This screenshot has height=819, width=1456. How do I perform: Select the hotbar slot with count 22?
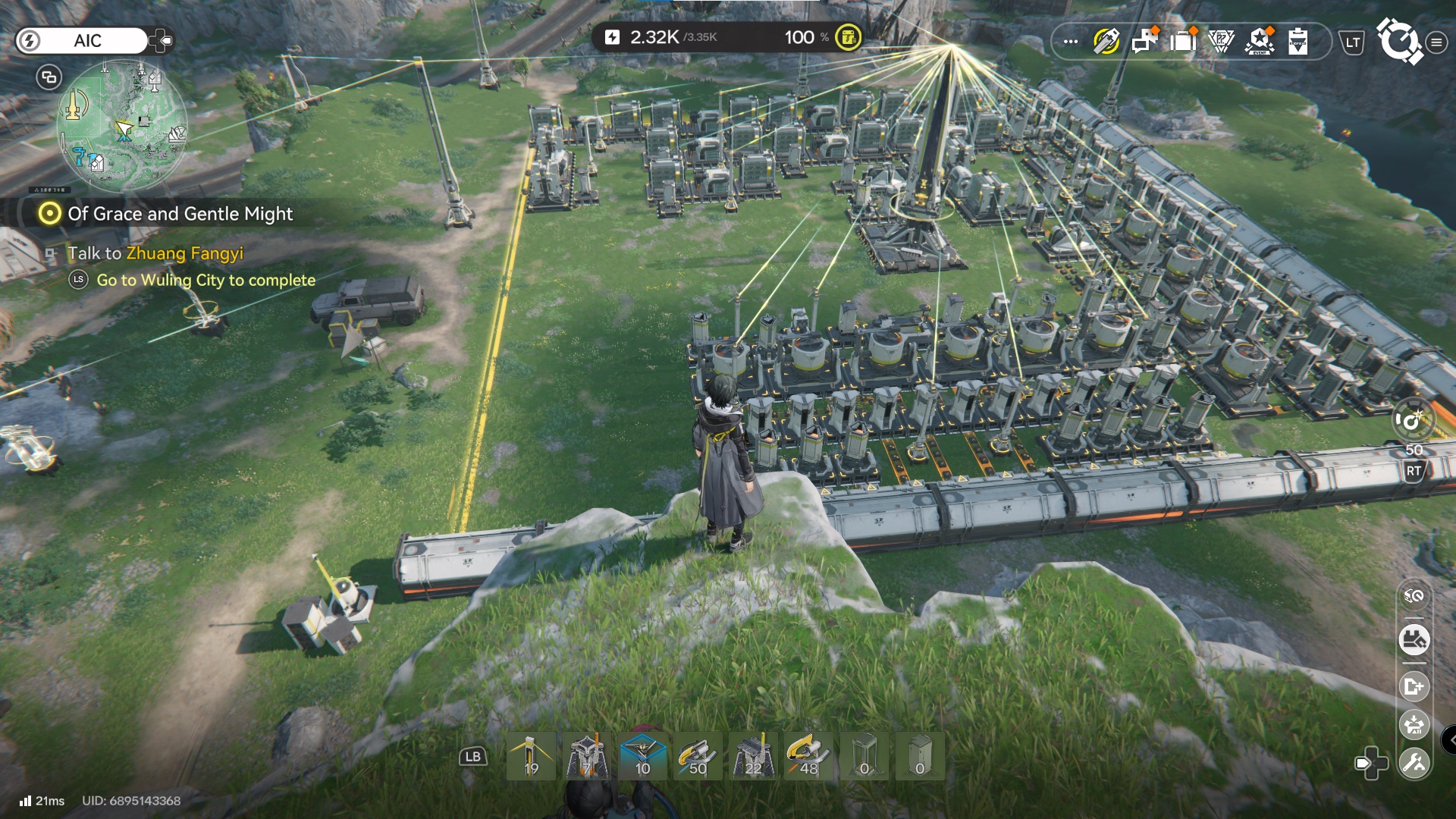(753, 756)
